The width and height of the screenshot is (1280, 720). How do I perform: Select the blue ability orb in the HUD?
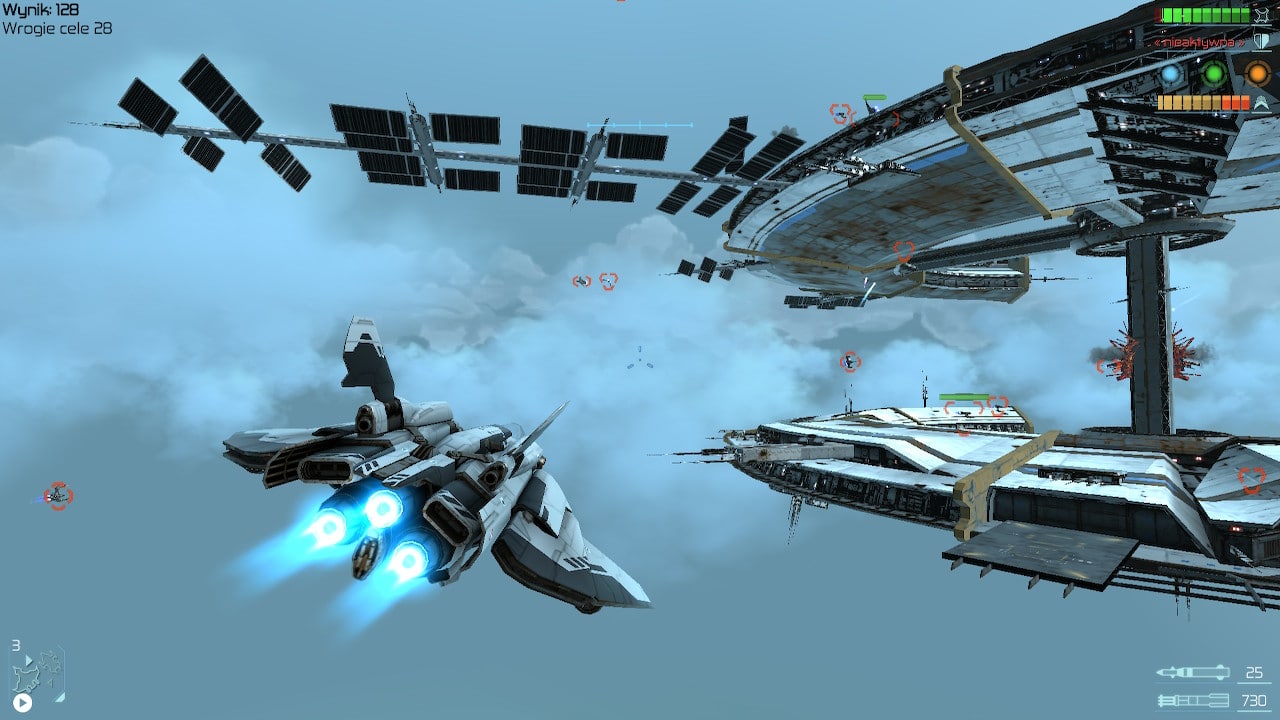(1170, 73)
